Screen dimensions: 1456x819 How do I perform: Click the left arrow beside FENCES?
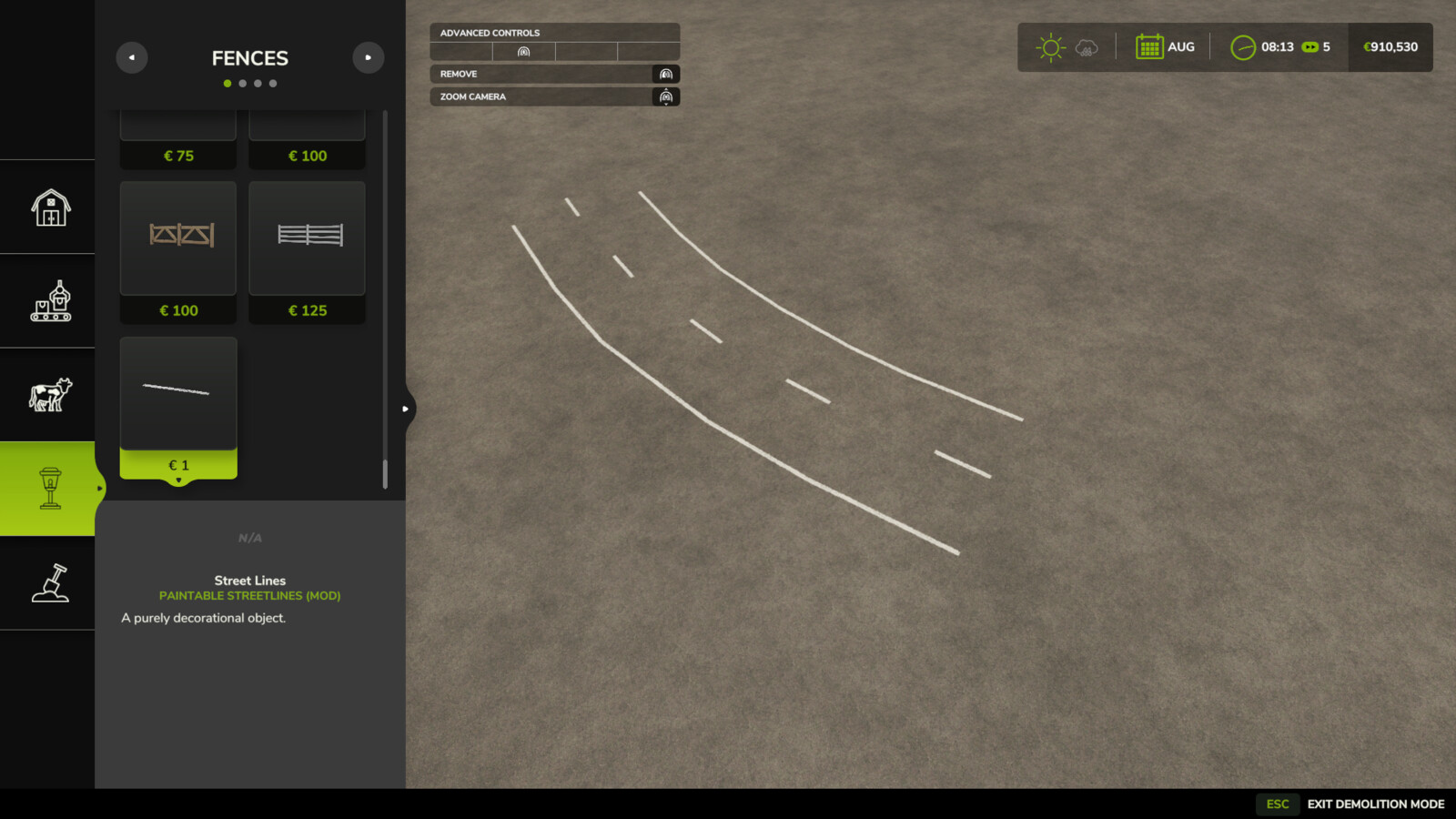132,56
